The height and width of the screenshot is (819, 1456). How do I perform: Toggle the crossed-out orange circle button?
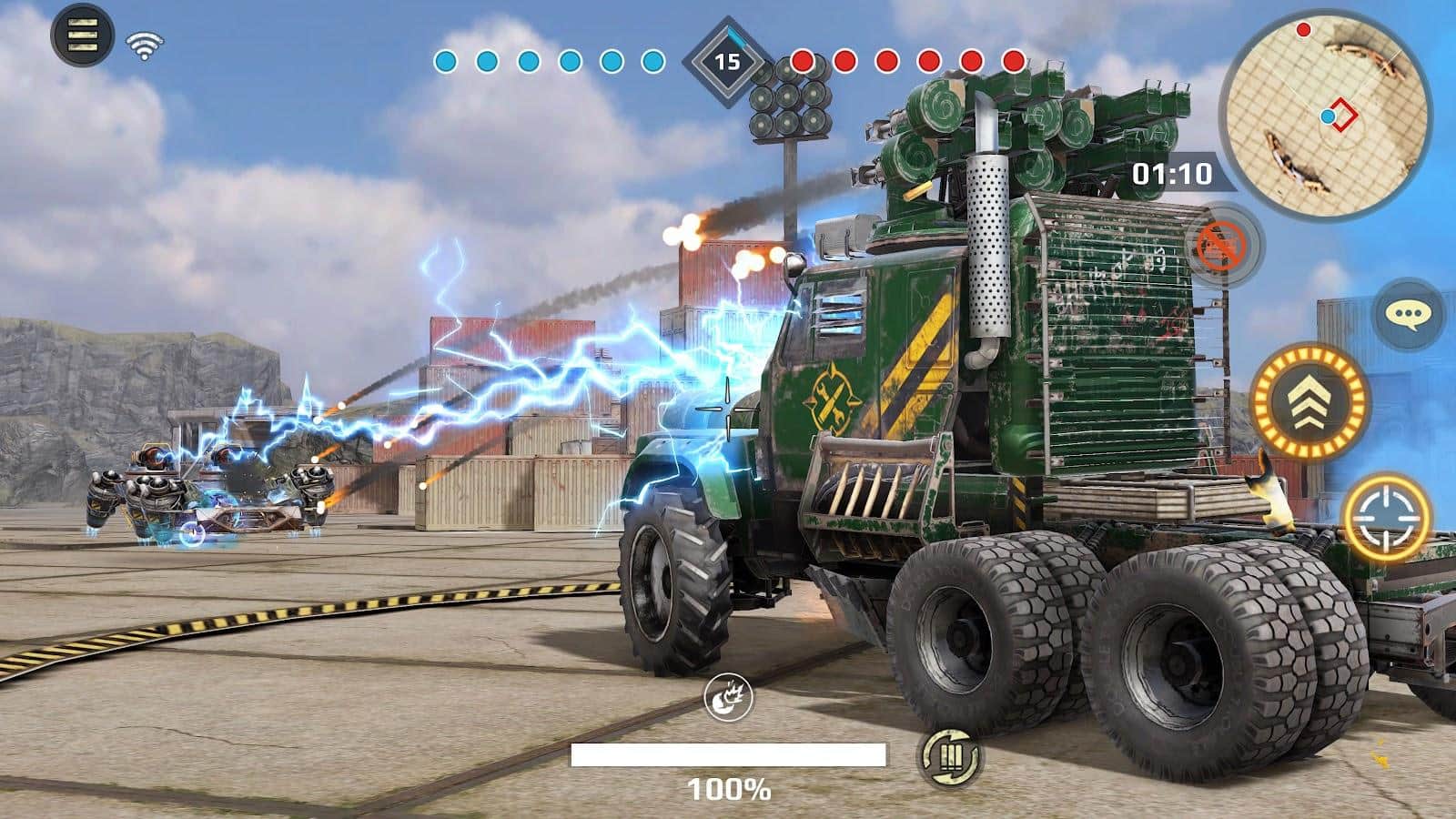click(x=1223, y=244)
